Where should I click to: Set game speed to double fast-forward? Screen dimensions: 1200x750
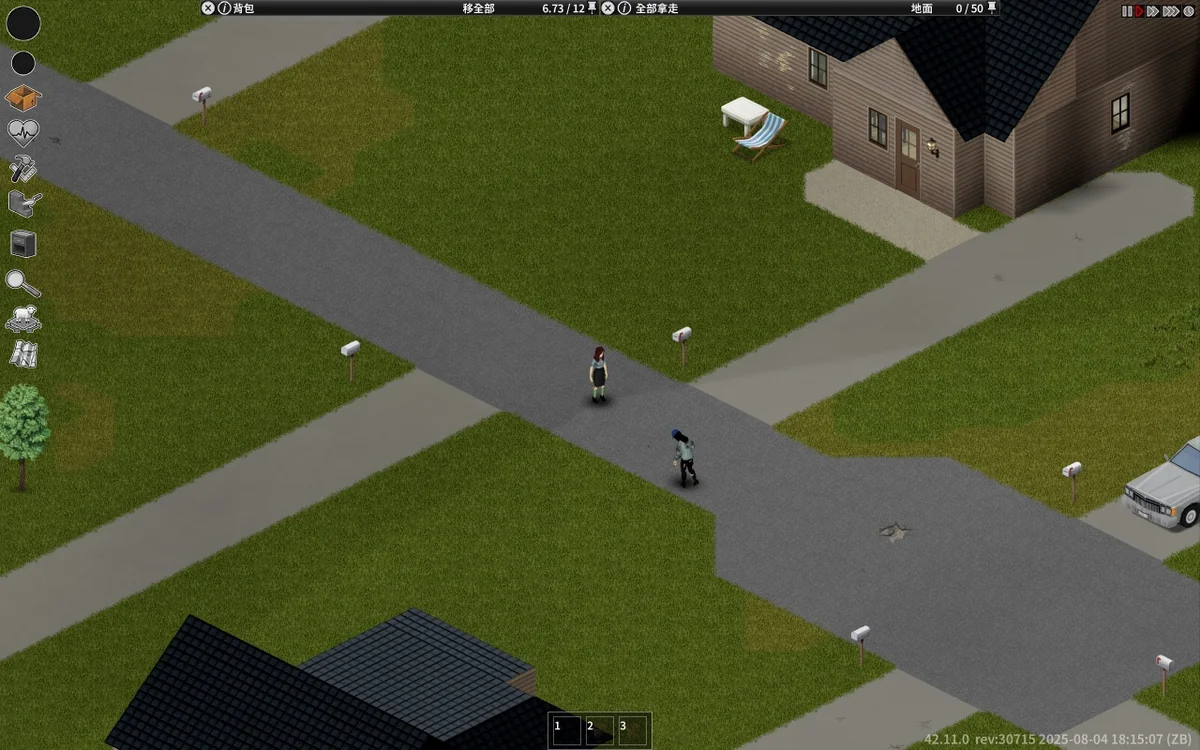tap(1153, 11)
